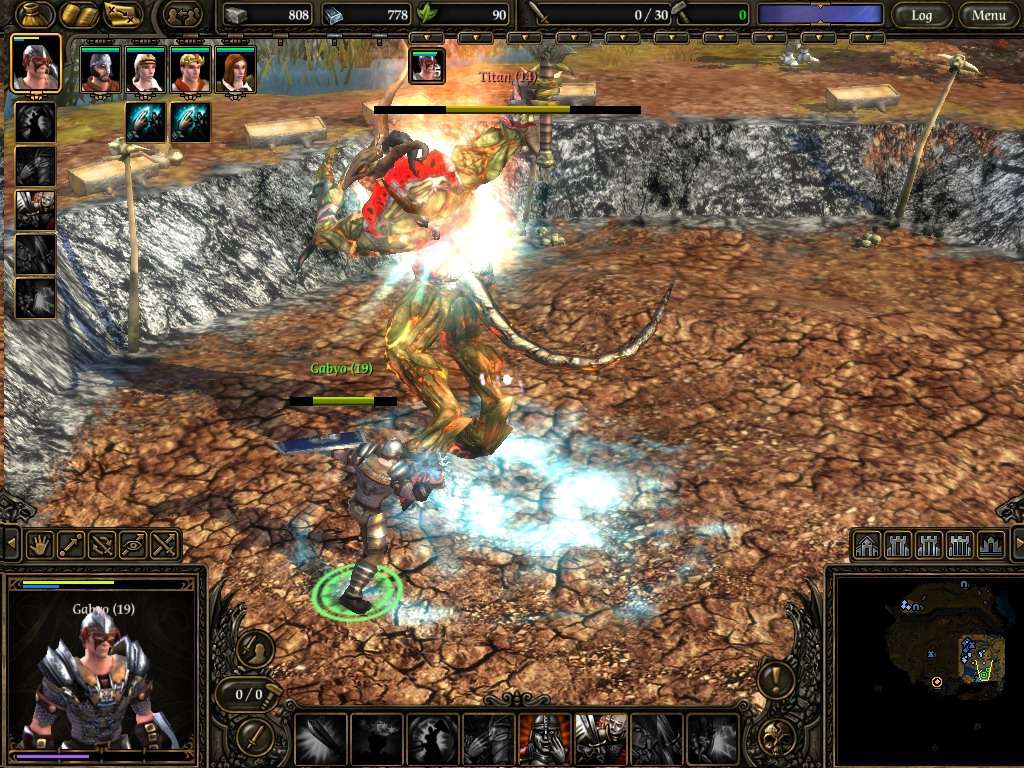Click the round sword button beside ability bar
The width and height of the screenshot is (1024, 768).
pos(256,737)
